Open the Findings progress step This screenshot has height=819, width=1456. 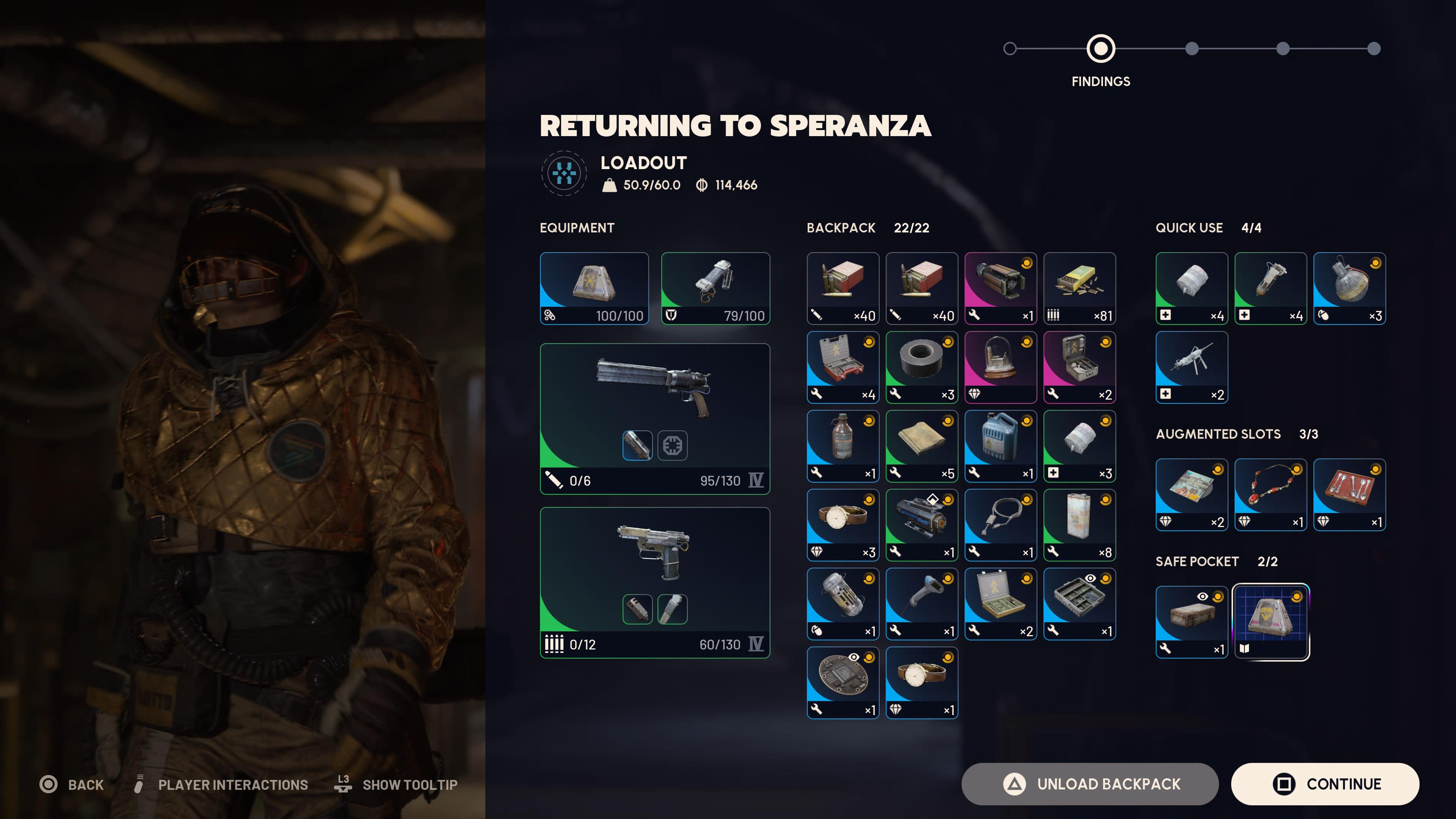pos(1100,49)
